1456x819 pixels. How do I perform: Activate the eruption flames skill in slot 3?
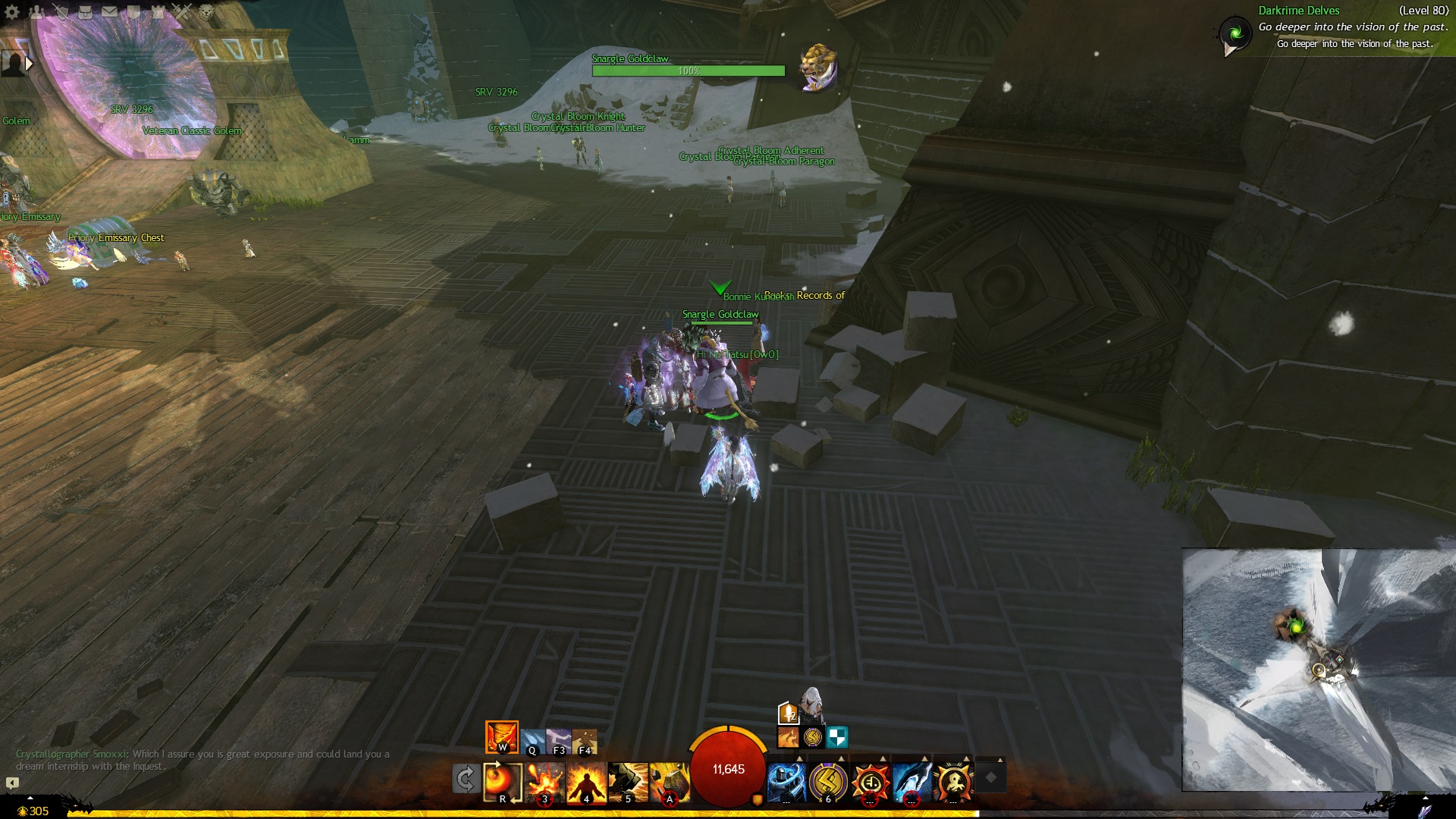544,781
